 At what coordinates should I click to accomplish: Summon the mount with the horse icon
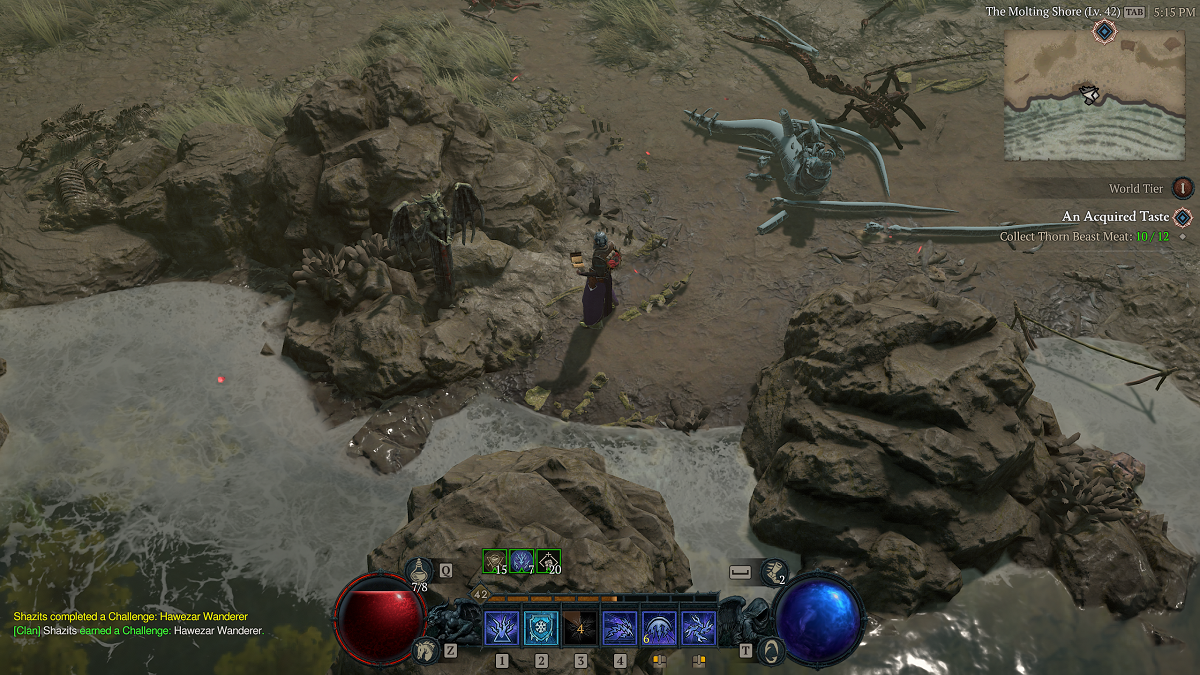coord(424,650)
